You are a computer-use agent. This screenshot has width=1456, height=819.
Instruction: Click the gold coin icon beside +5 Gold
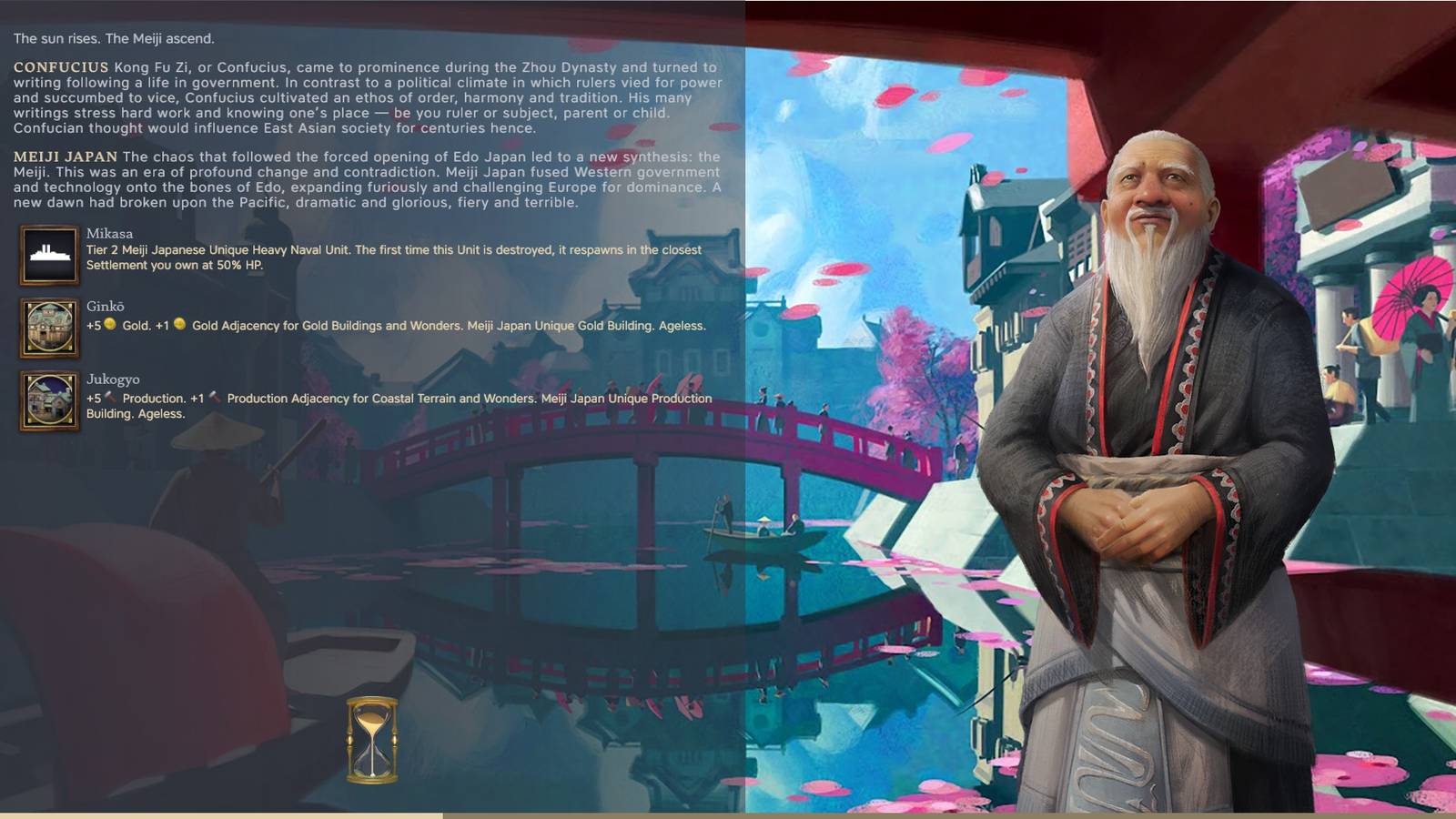[109, 323]
